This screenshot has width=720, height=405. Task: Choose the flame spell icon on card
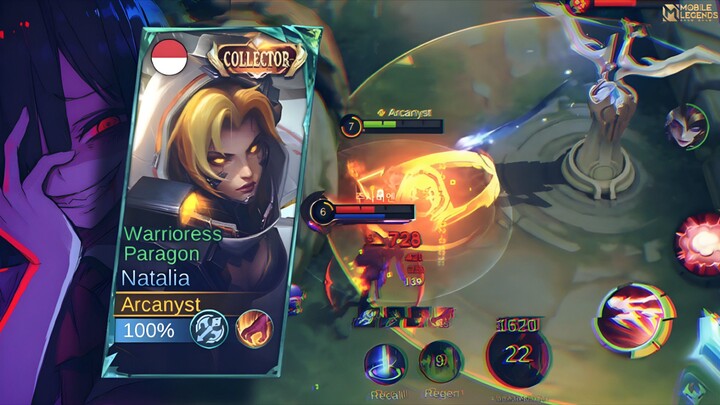tap(251, 329)
